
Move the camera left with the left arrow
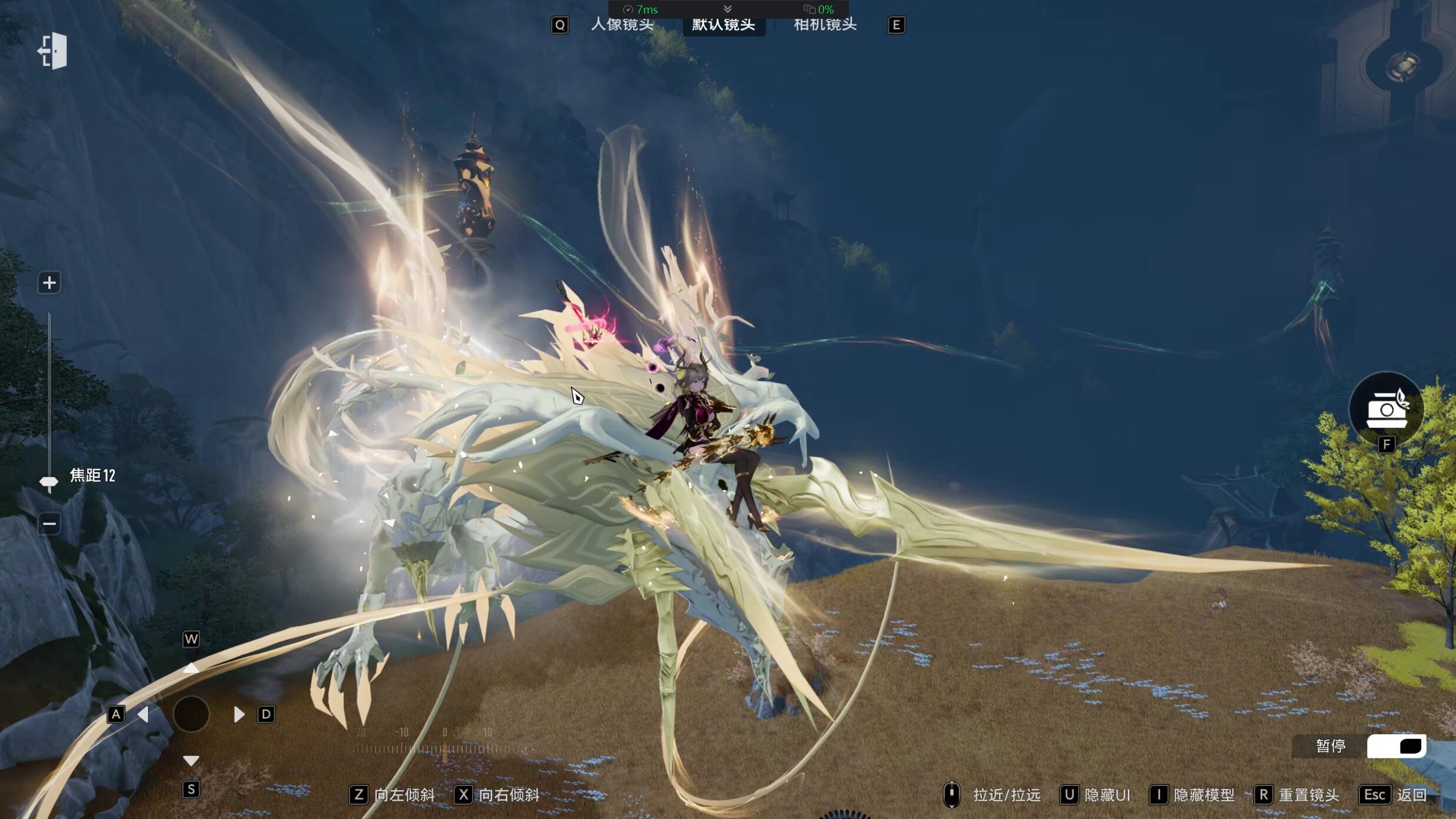[x=143, y=714]
